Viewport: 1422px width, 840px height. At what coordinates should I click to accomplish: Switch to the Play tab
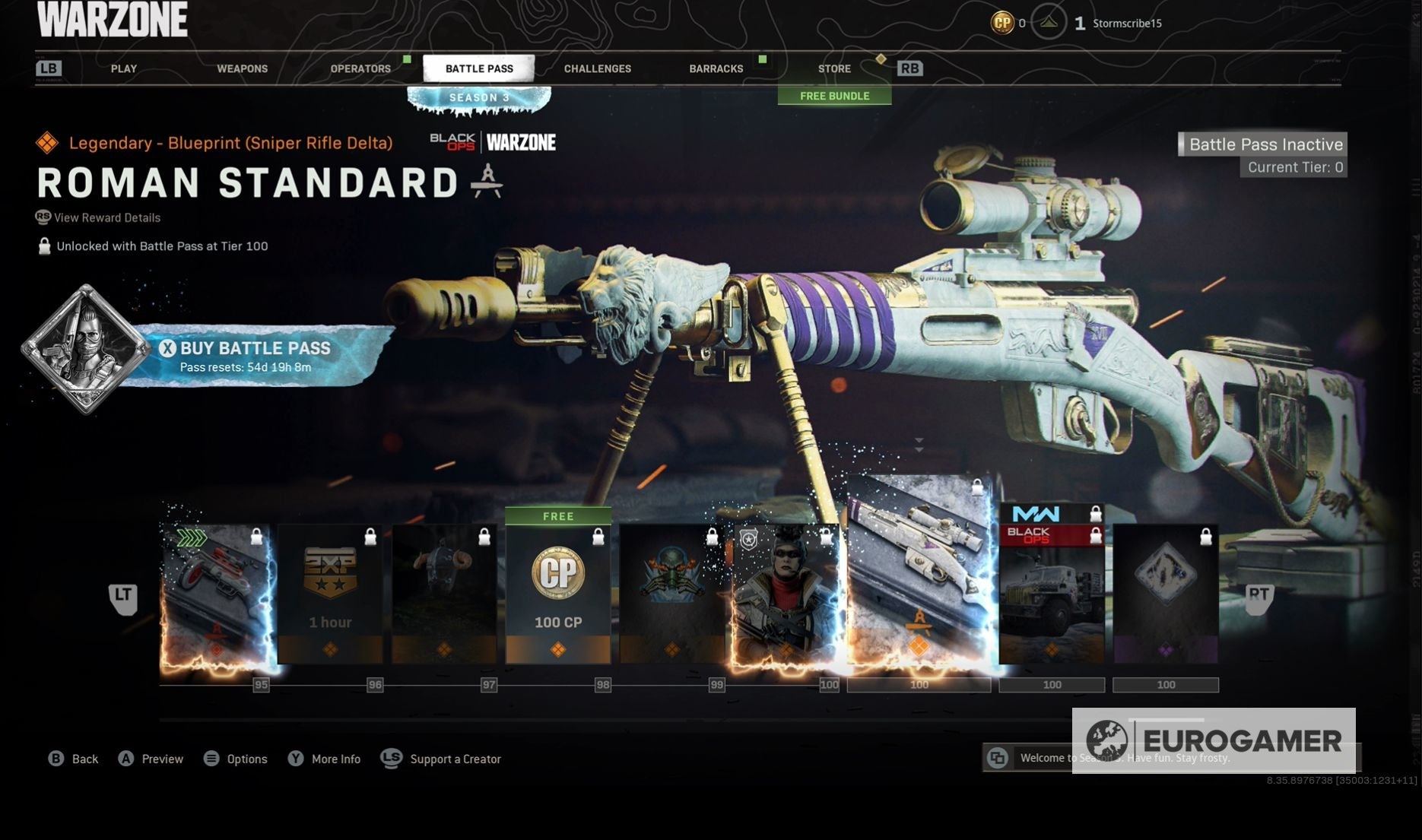(124, 68)
